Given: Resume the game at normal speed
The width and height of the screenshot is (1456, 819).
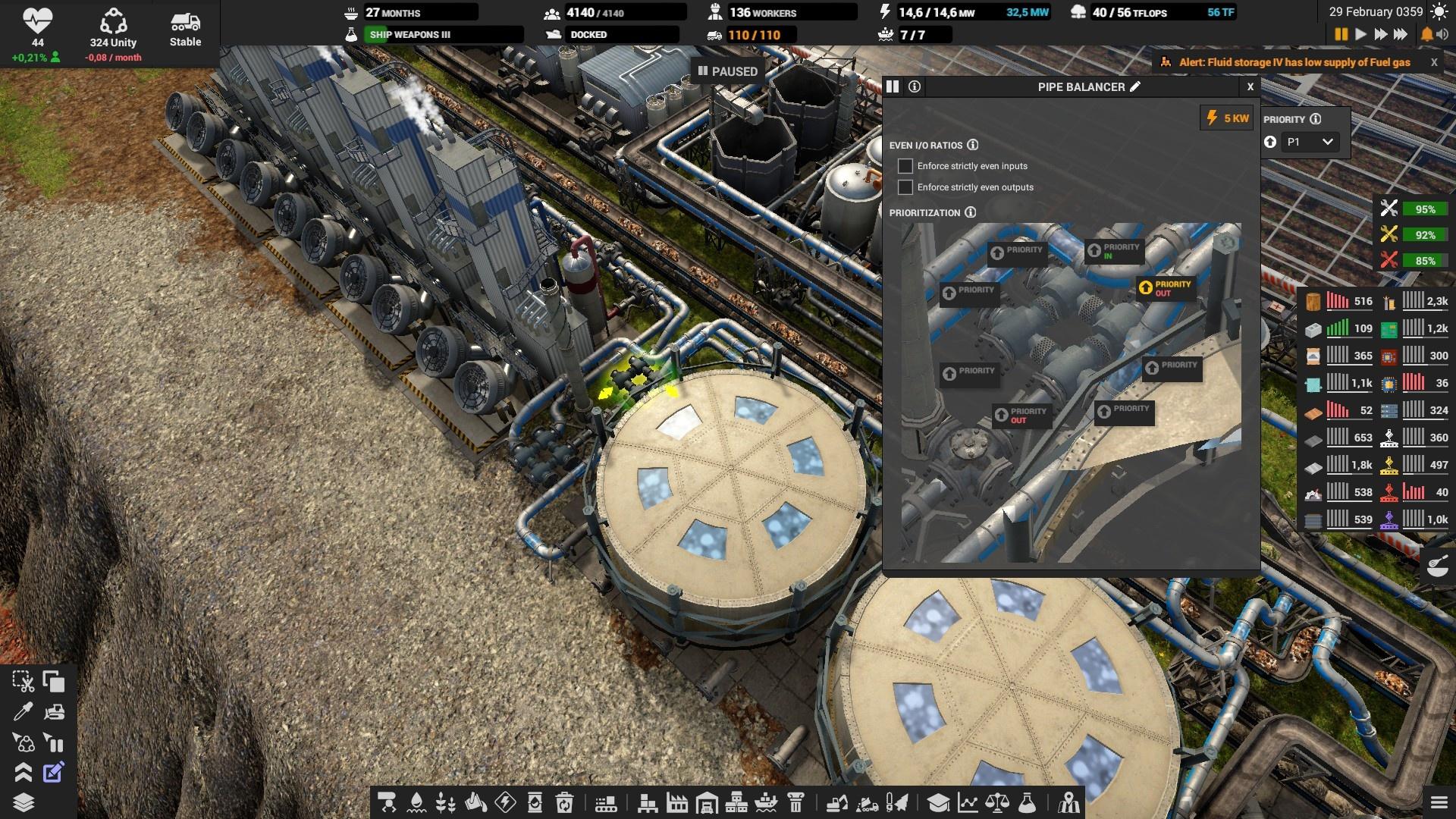Looking at the screenshot, I should click(1360, 34).
